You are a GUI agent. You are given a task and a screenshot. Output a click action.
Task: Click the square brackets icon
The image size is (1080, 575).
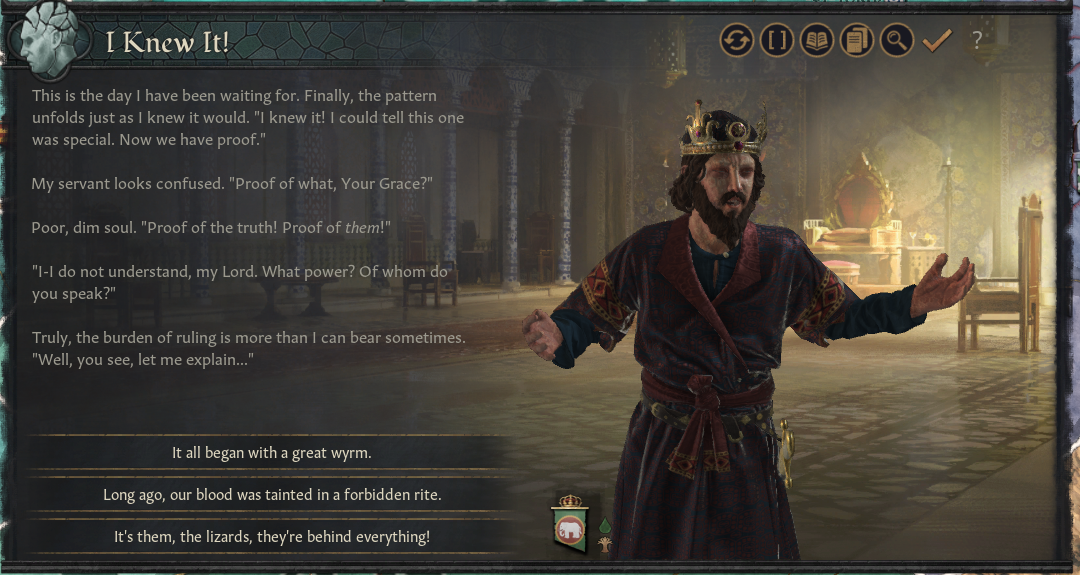click(777, 41)
